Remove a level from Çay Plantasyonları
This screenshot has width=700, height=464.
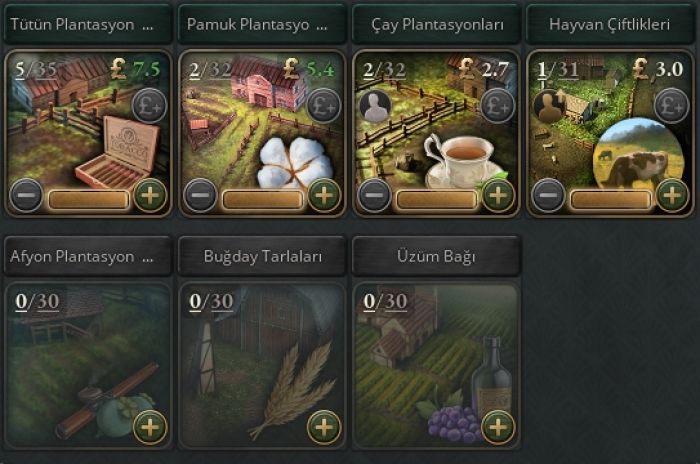pos(373,194)
